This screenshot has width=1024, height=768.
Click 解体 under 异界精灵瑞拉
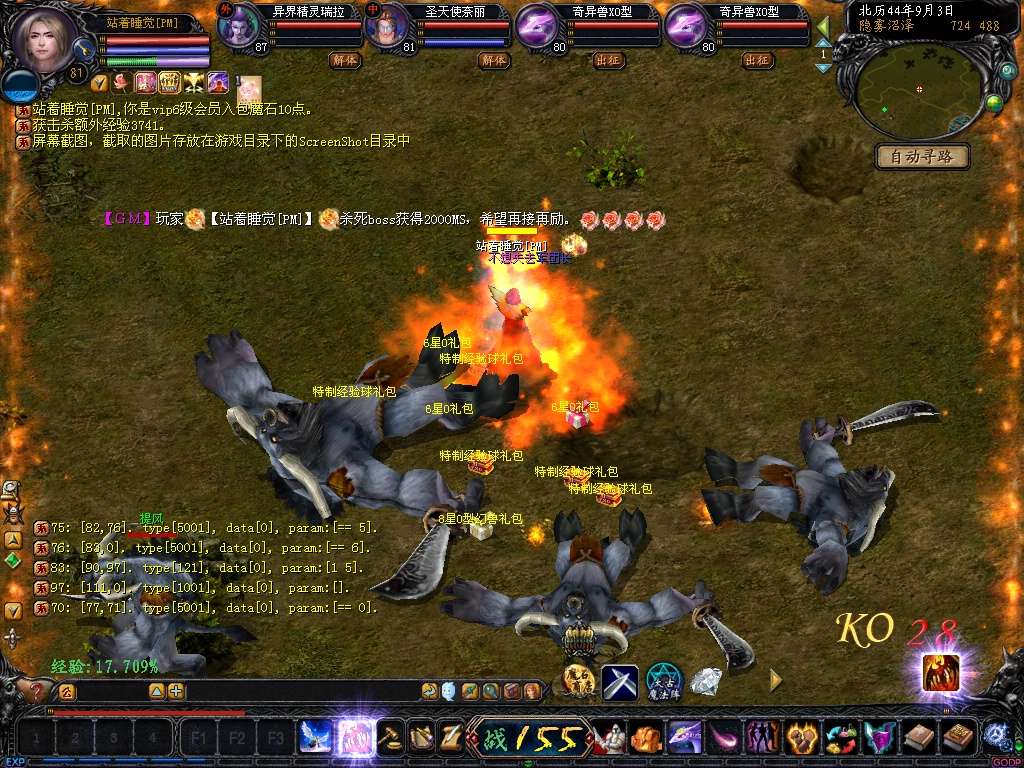pos(345,60)
